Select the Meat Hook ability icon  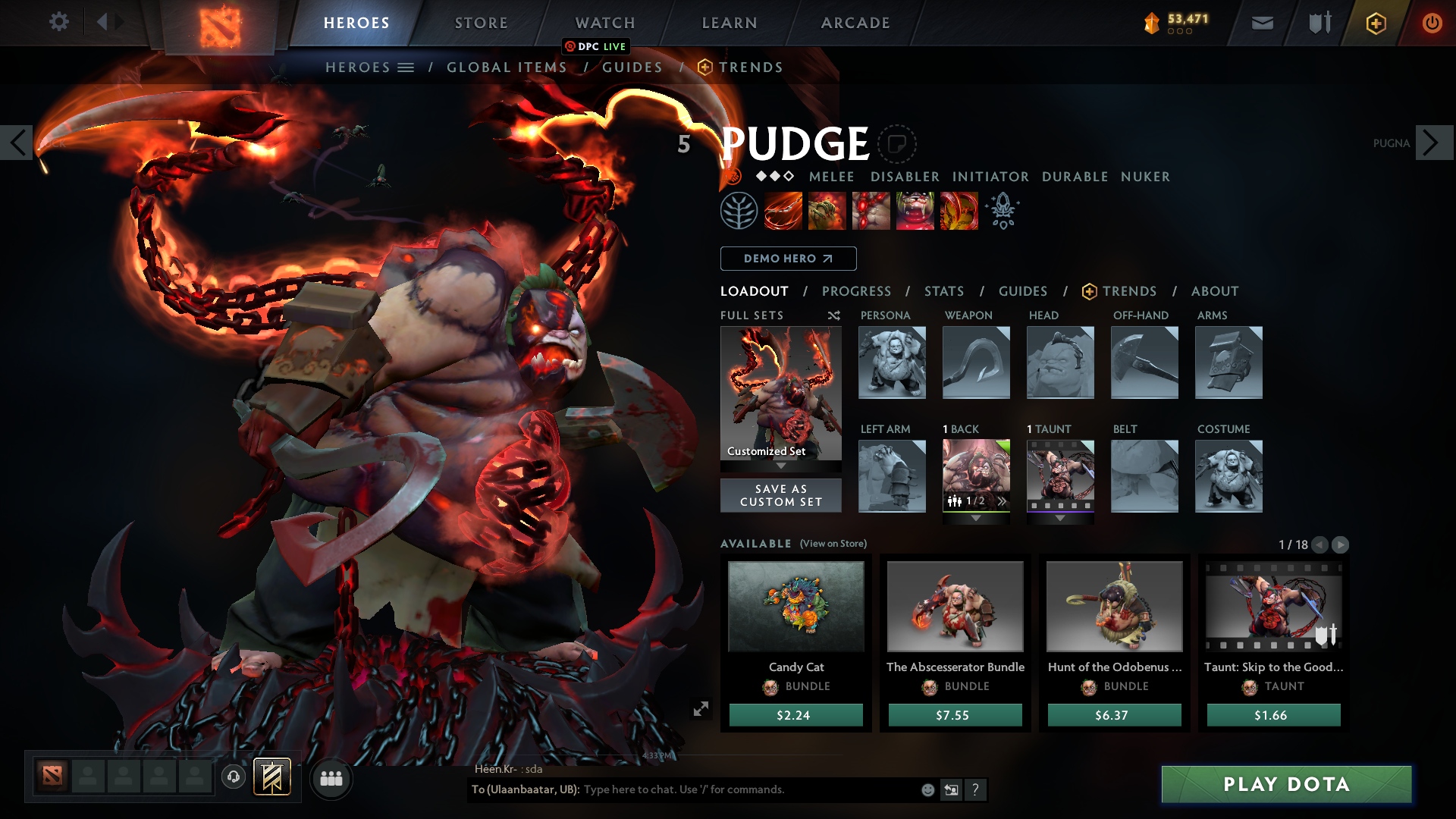[x=783, y=210]
